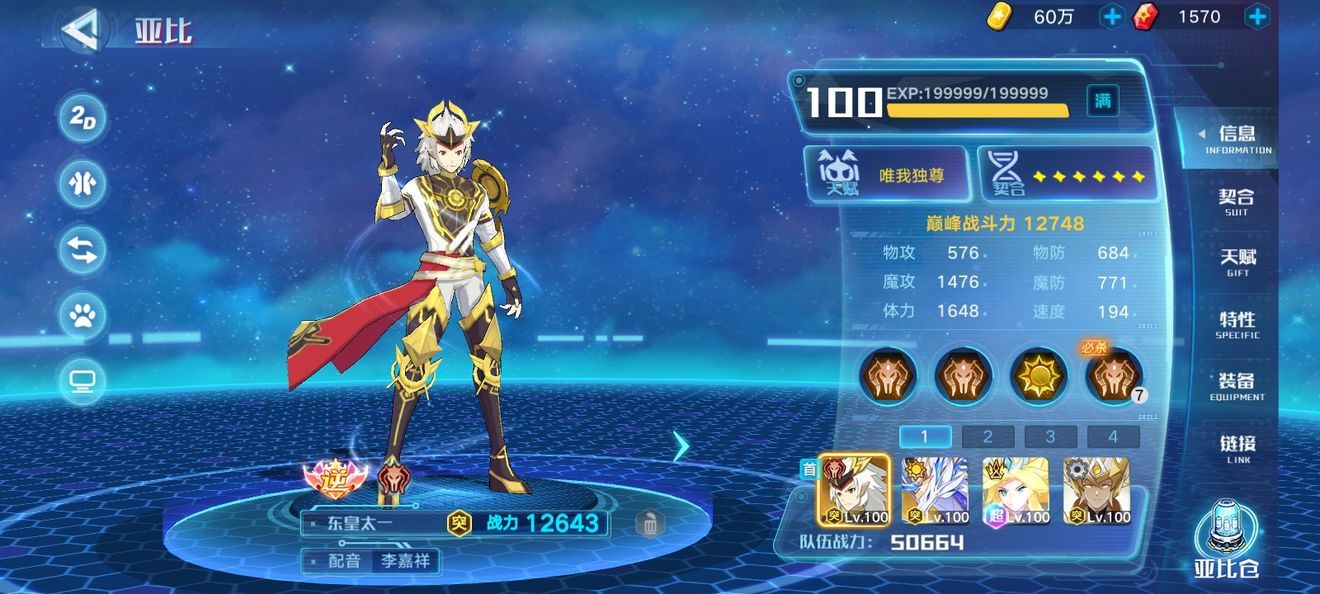Switch to the 天赋 Gift tab
The image size is (1320, 594).
point(1237,262)
